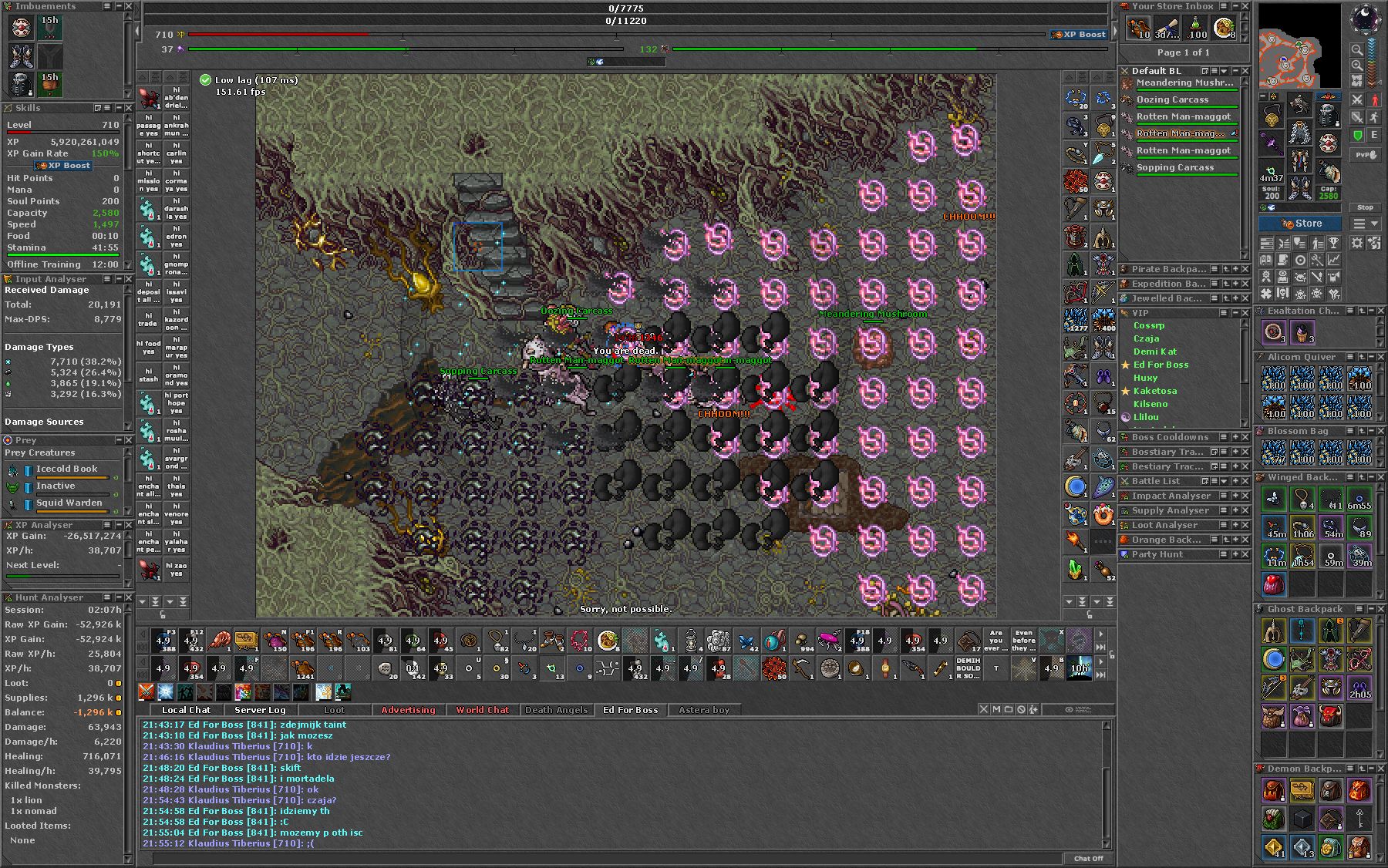
Task: Select the Advertising chat tab
Action: click(408, 710)
